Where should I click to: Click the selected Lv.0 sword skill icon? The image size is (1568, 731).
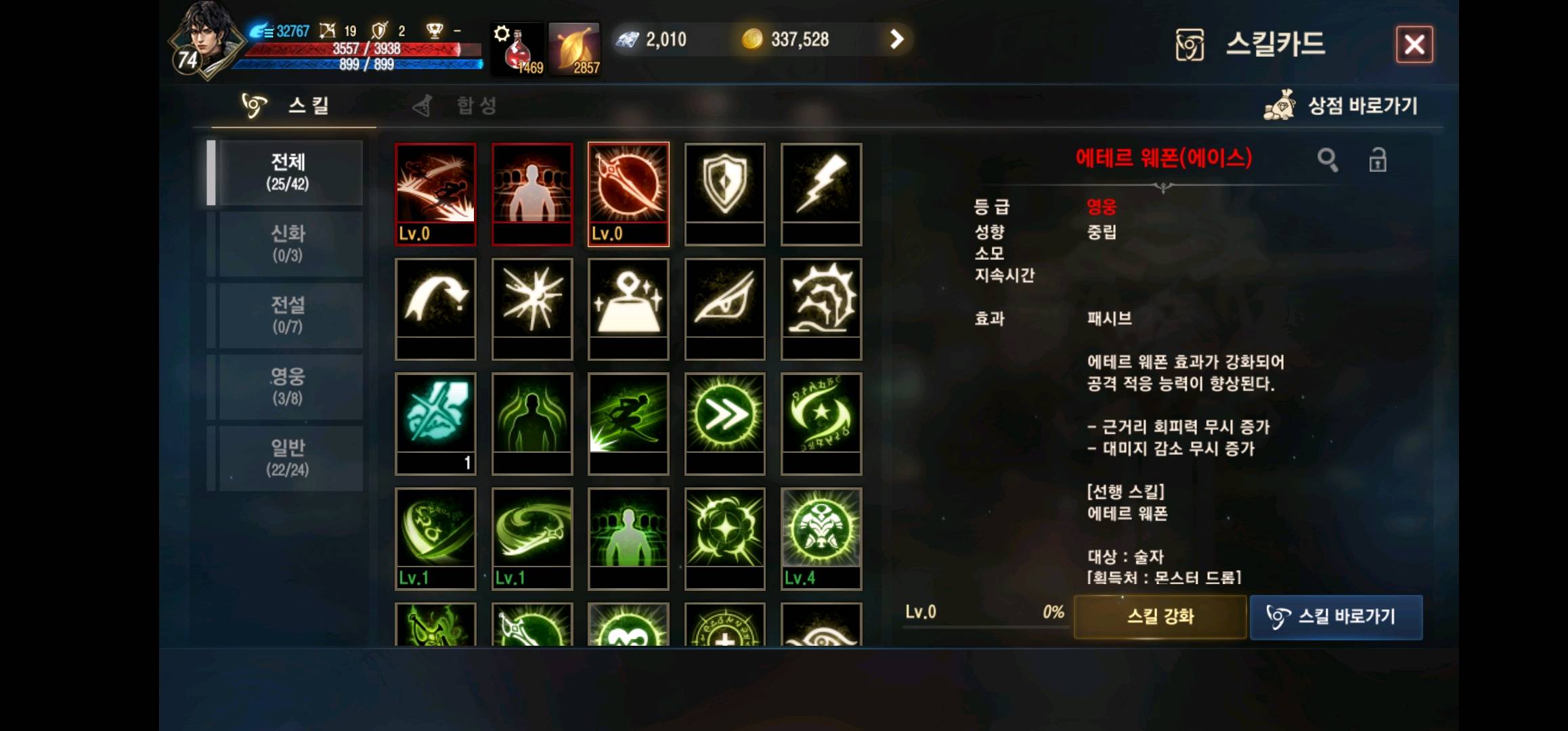(x=628, y=190)
